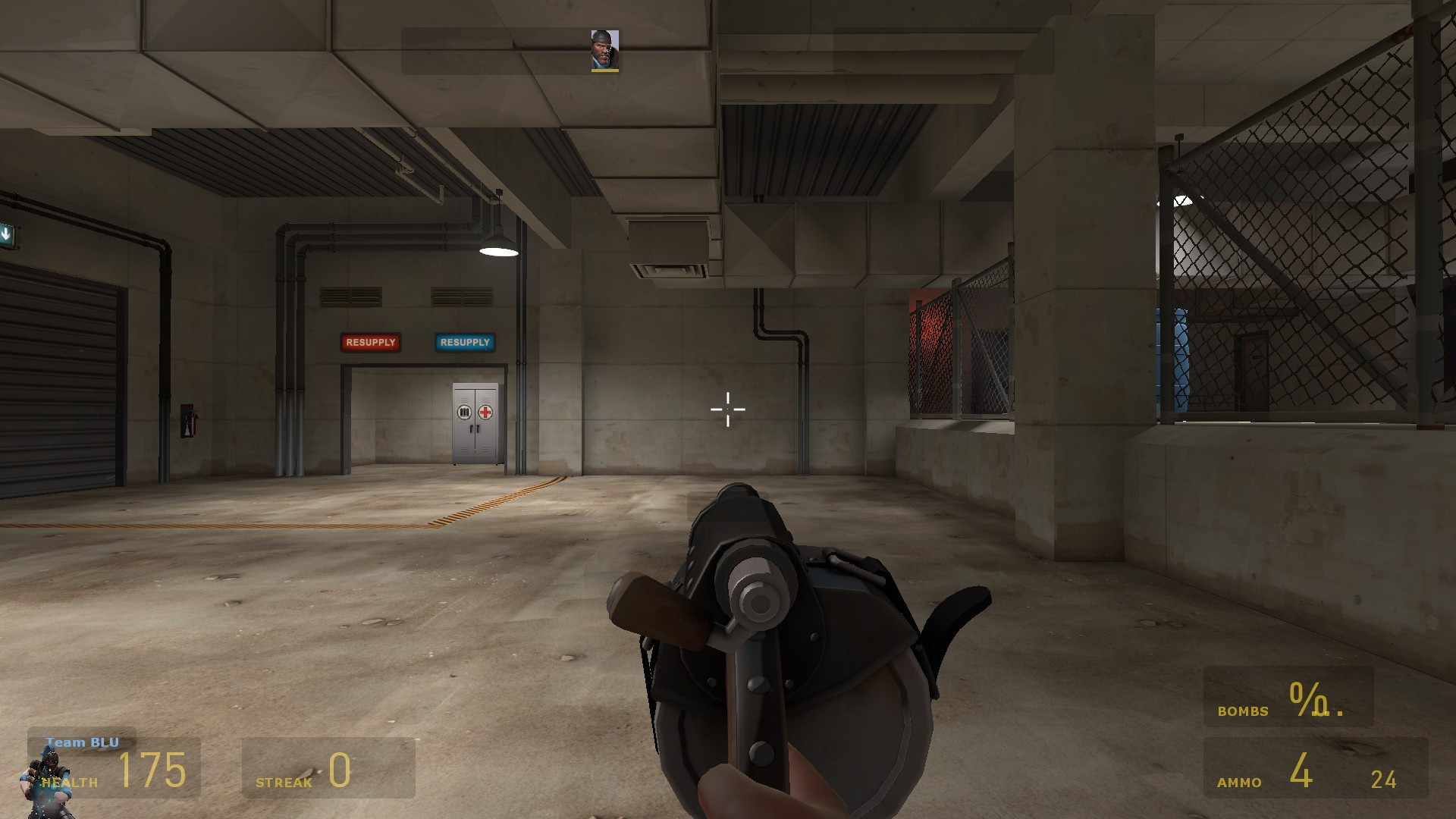
Task: Click the blue RESUPPLY sign
Action: 464,343
